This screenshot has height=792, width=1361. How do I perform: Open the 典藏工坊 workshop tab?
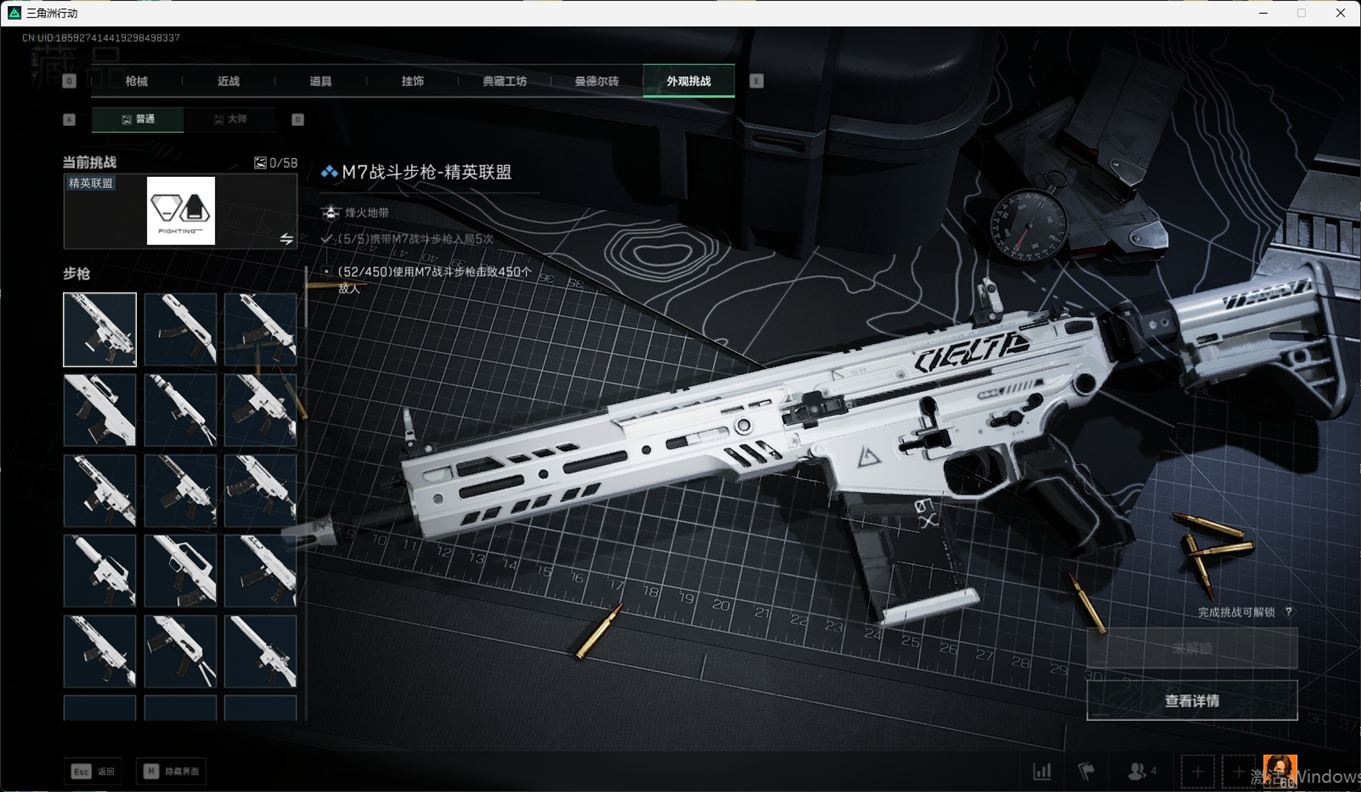[x=504, y=81]
